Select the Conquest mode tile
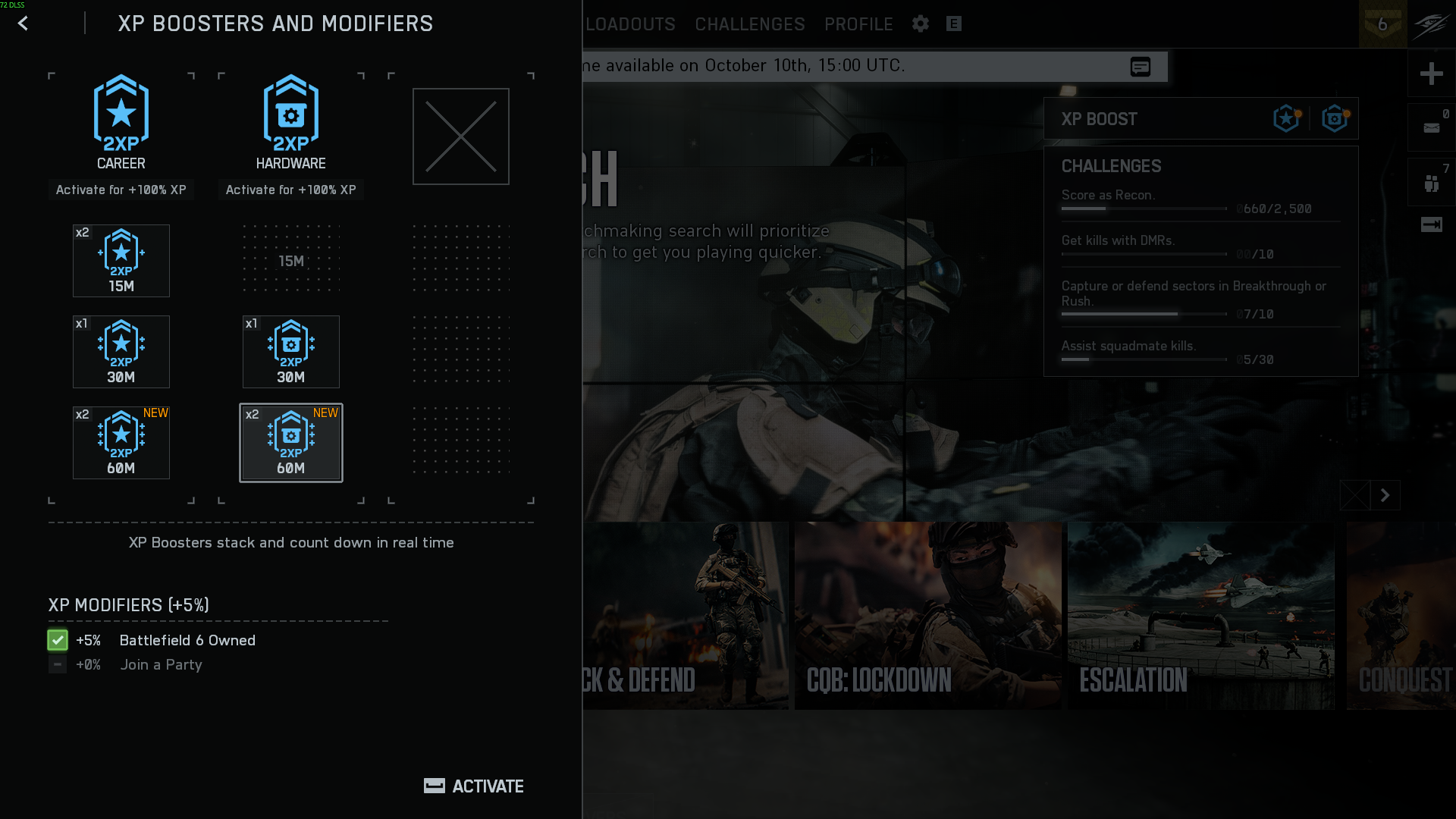Image resolution: width=1456 pixels, height=819 pixels. pyautogui.click(x=1401, y=616)
